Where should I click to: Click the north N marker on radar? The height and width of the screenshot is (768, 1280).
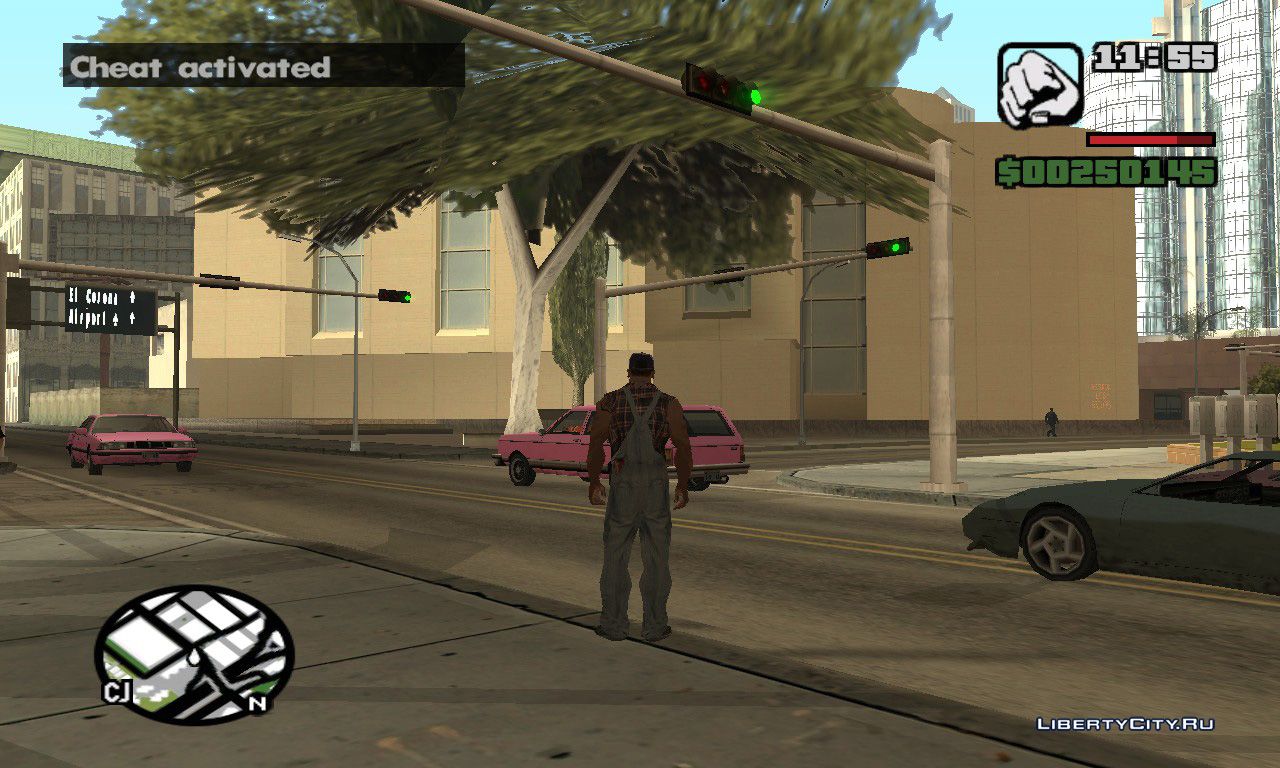[x=257, y=703]
